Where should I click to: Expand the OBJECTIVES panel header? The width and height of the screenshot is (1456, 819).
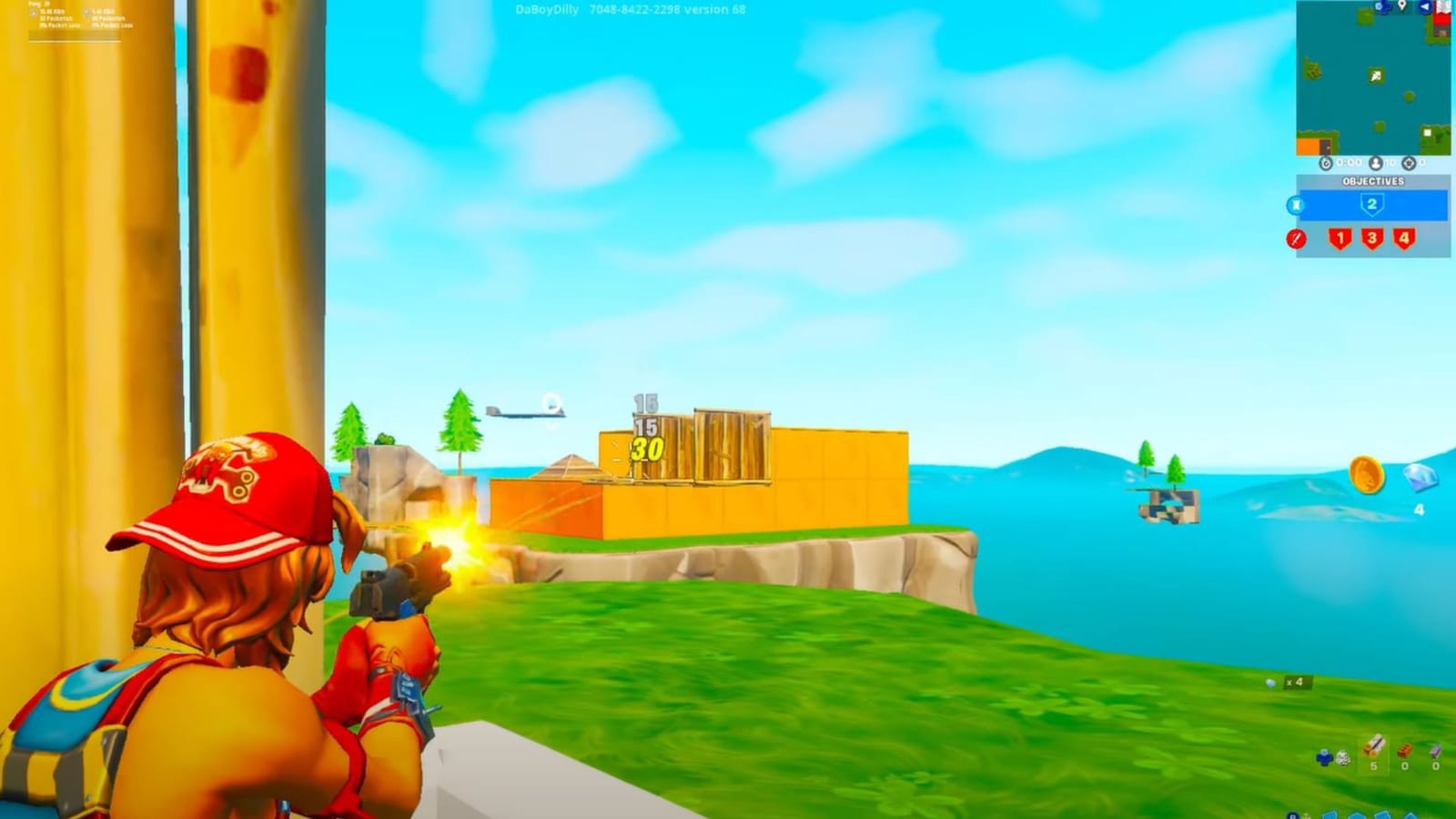(x=1374, y=181)
